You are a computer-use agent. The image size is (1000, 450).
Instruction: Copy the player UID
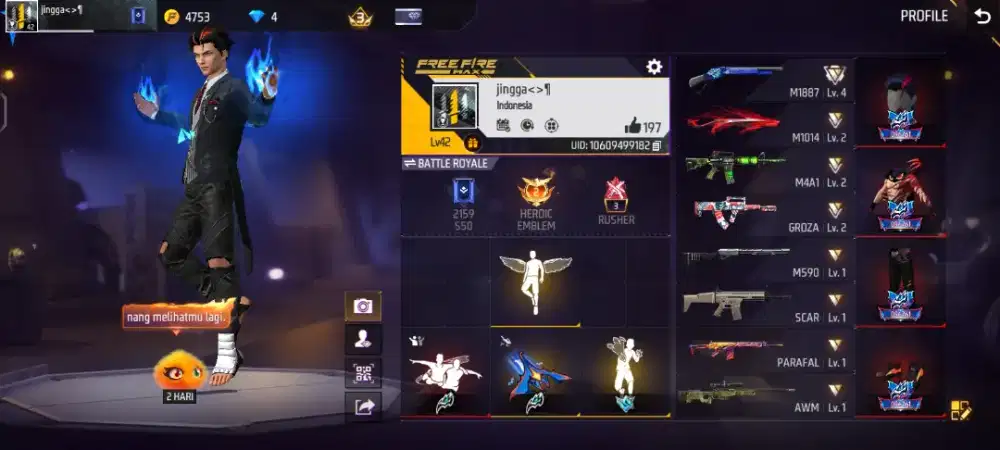point(657,146)
